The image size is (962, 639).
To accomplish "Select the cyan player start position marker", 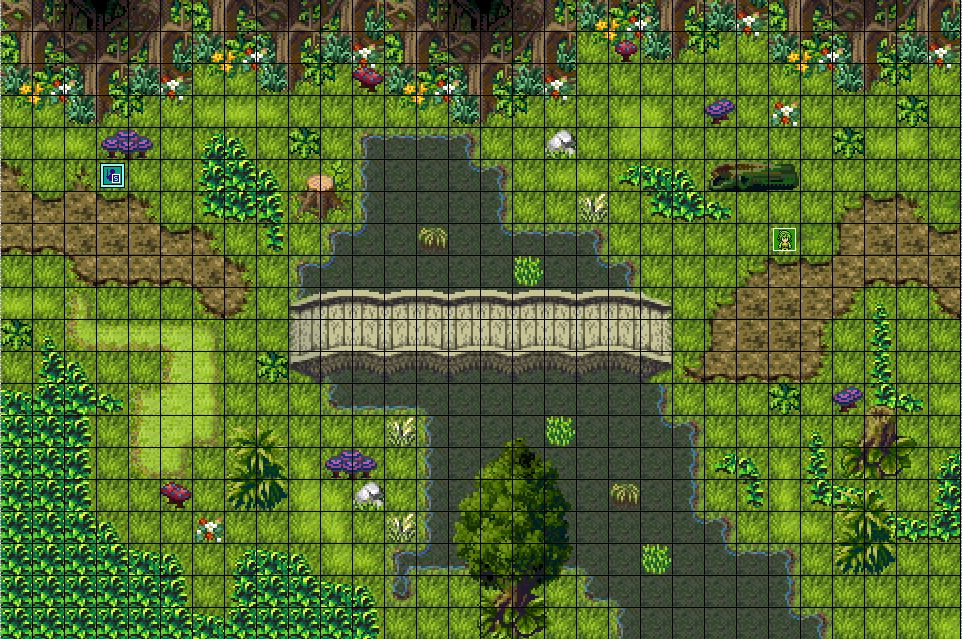I will [x=112, y=176].
